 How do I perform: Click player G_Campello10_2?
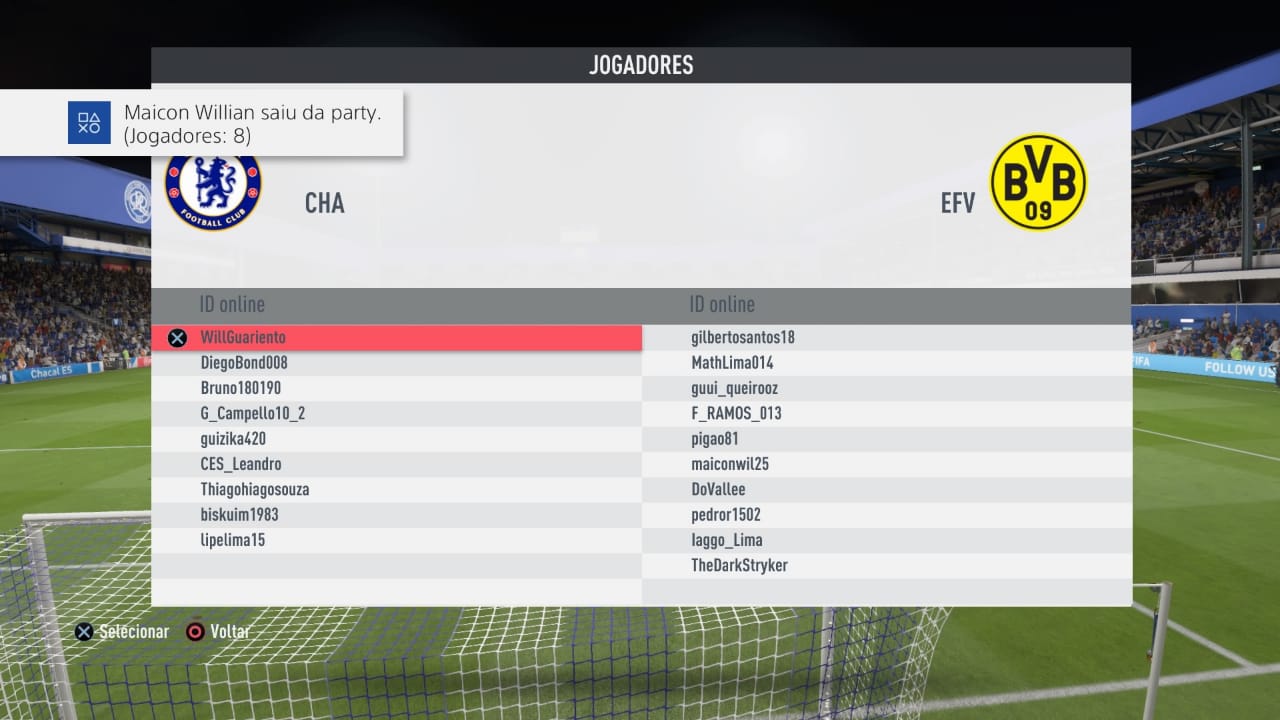click(x=253, y=413)
